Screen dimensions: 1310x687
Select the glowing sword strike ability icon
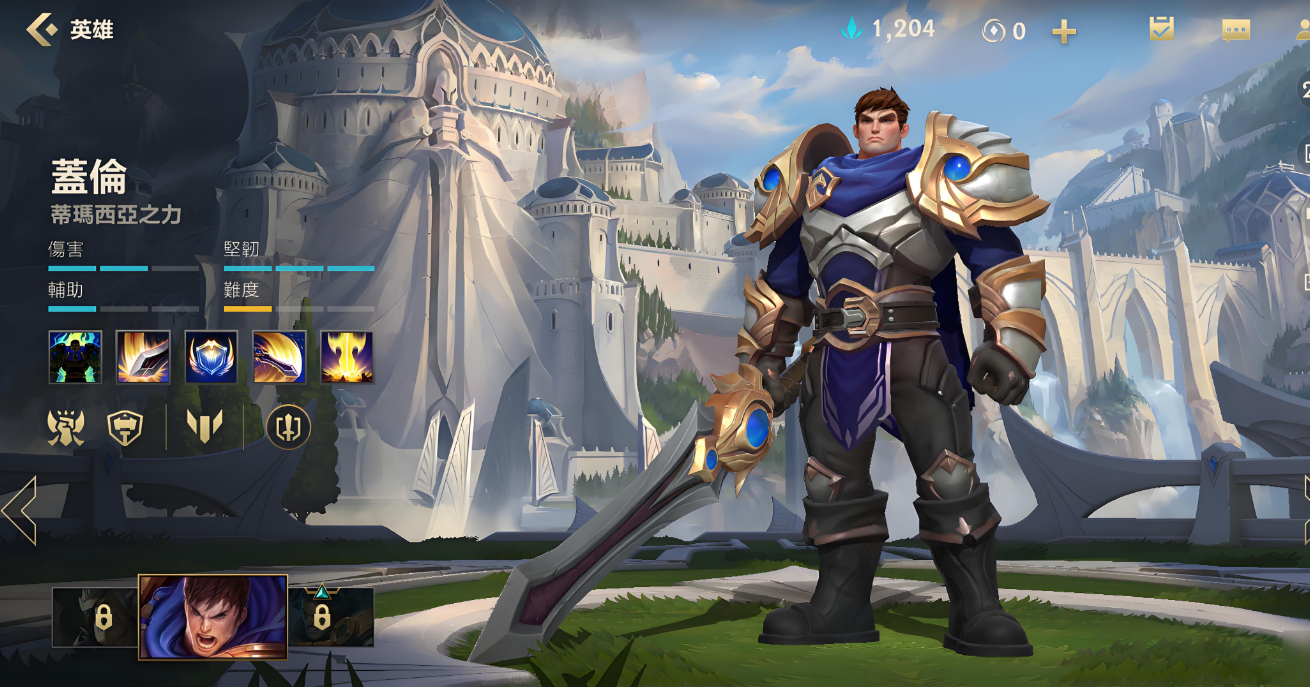click(x=143, y=357)
